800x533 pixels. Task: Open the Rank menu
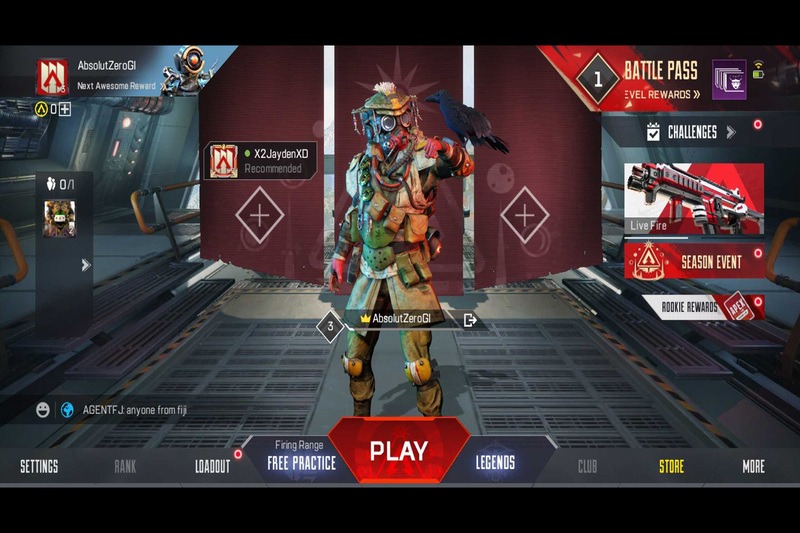pyautogui.click(x=125, y=466)
